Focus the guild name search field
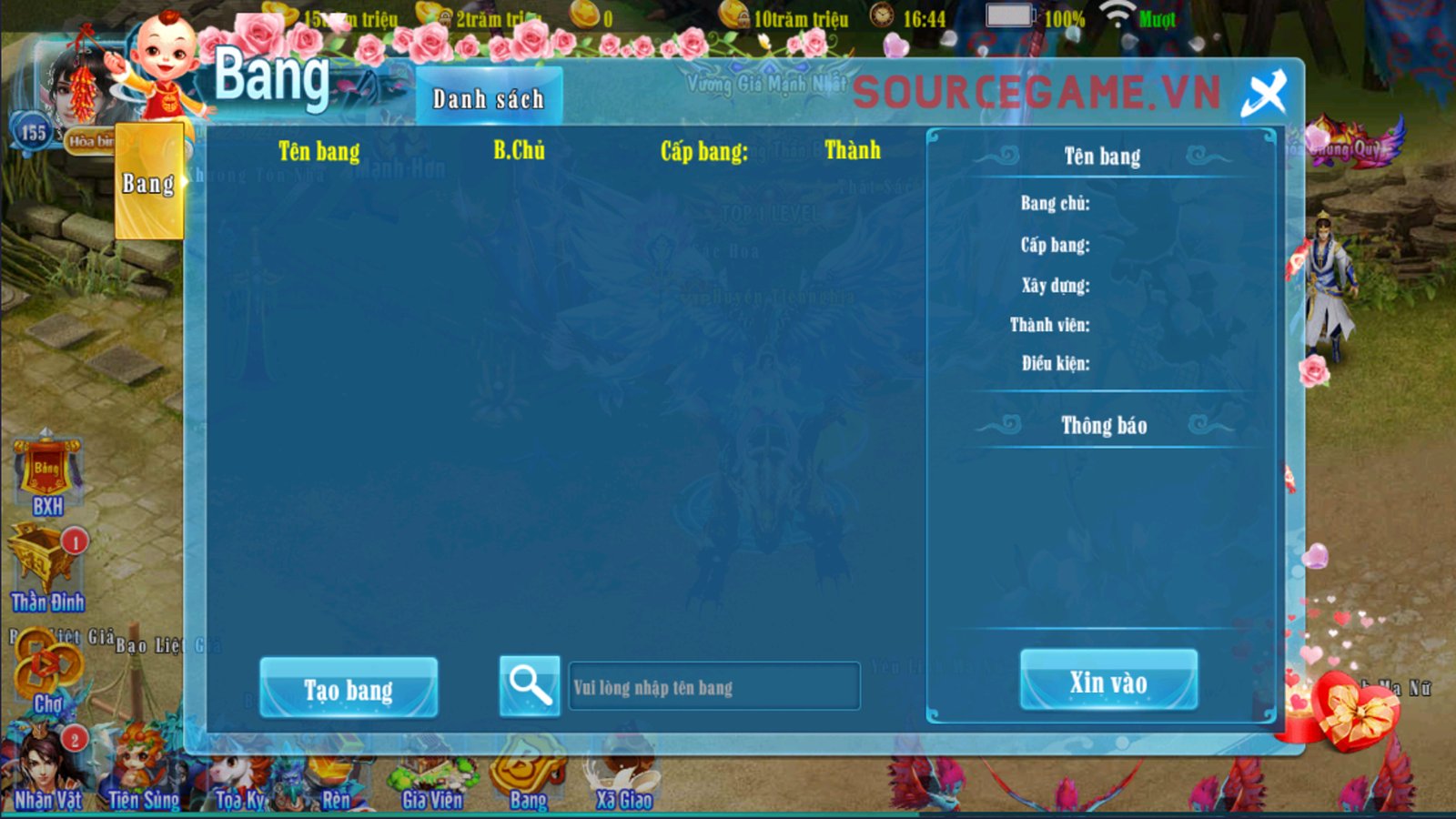Image resolution: width=1456 pixels, height=819 pixels. click(713, 687)
